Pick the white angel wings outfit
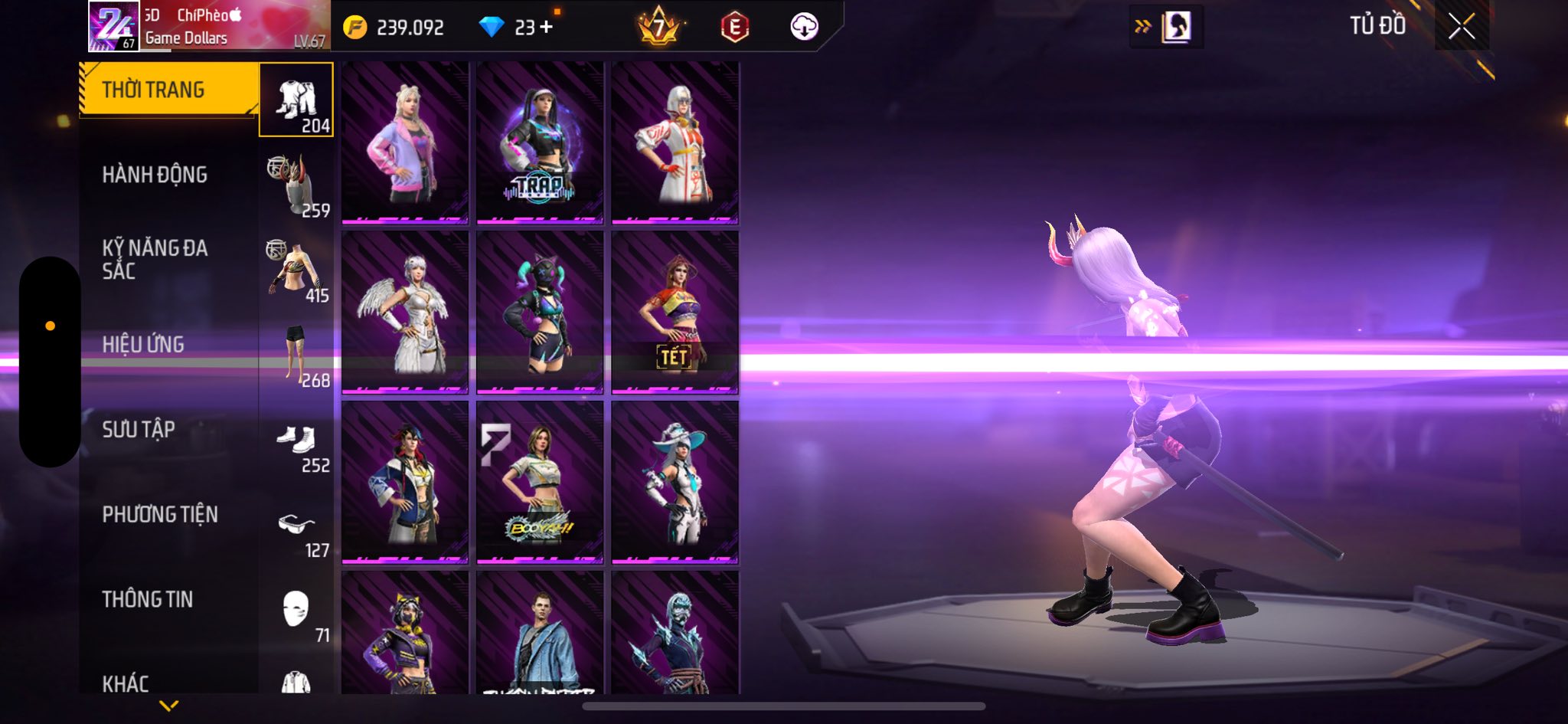The image size is (1568, 724). coord(405,313)
